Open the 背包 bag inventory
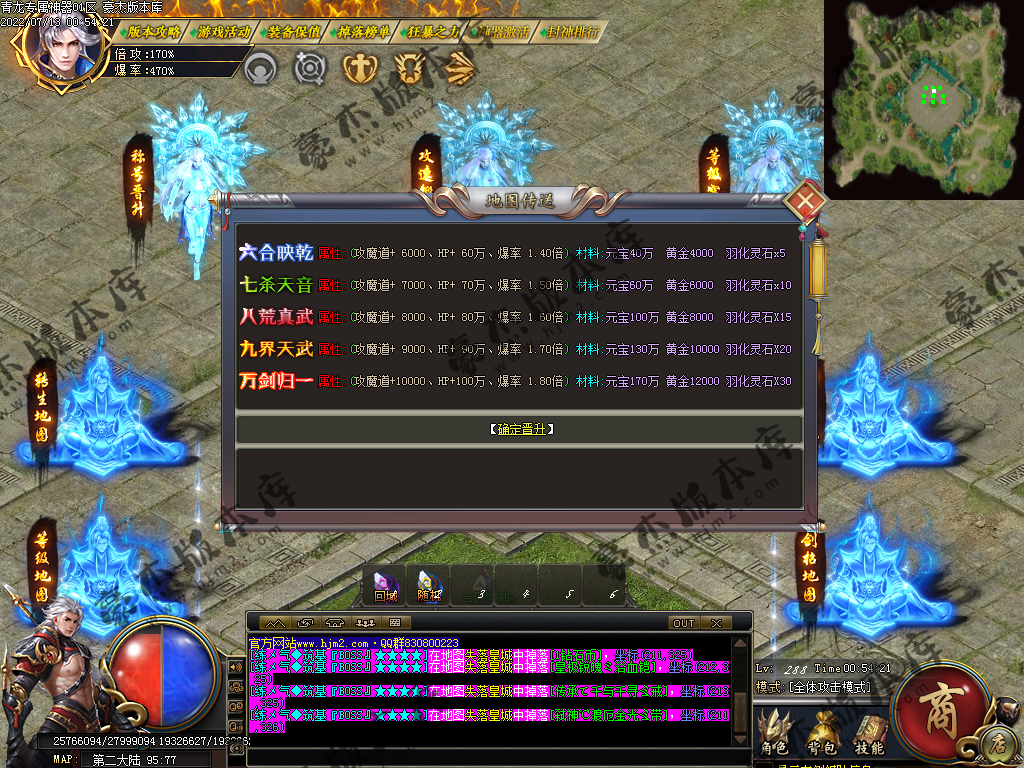 (x=823, y=733)
